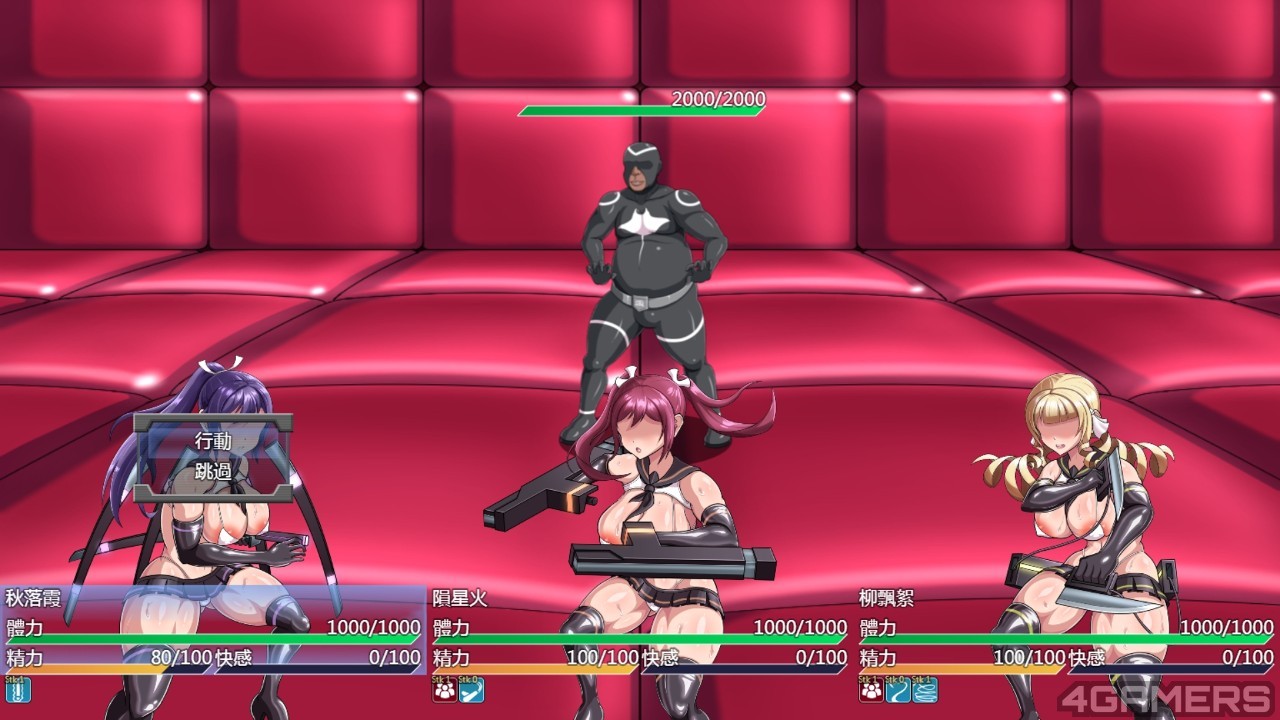Select 隕星火's status panel
This screenshot has height=720, width=1280.
639,630
